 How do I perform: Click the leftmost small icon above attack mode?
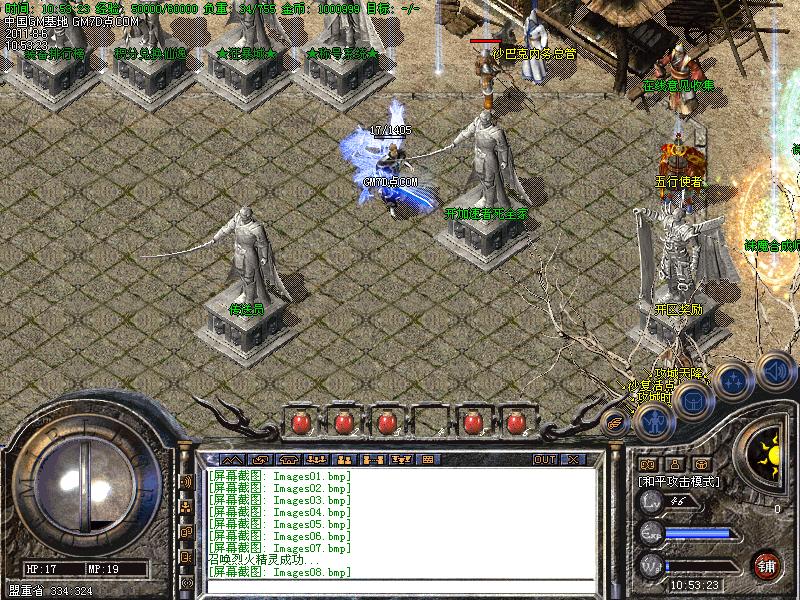pos(647,464)
